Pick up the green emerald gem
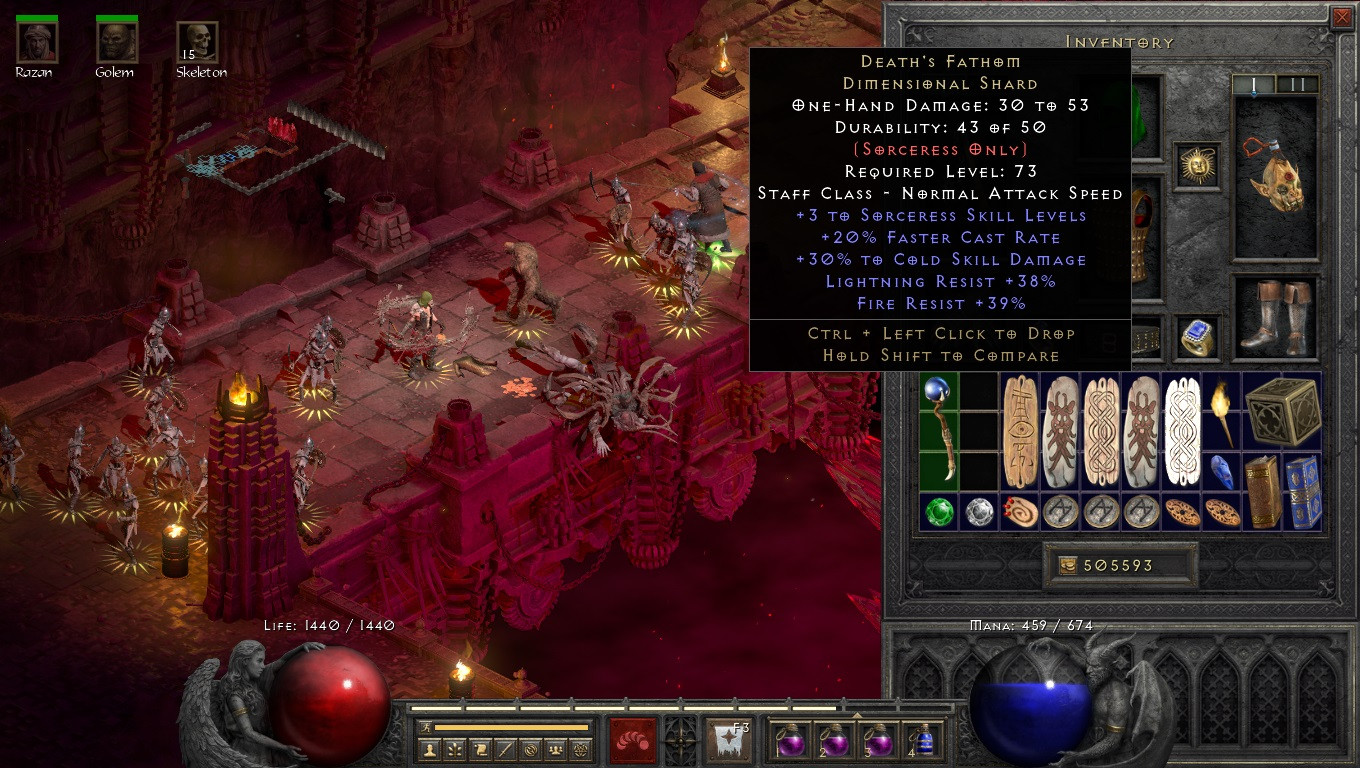Image resolution: width=1360 pixels, height=768 pixels. click(938, 511)
